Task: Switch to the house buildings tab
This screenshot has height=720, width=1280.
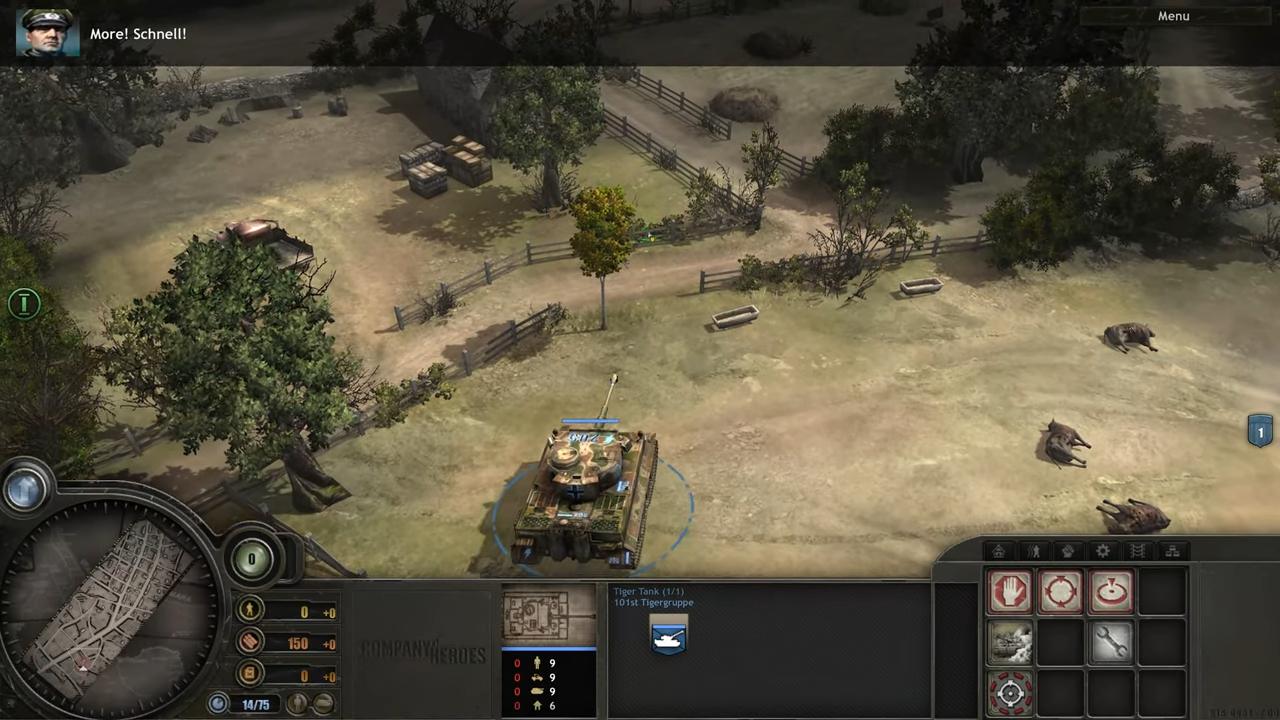Action: (x=998, y=551)
